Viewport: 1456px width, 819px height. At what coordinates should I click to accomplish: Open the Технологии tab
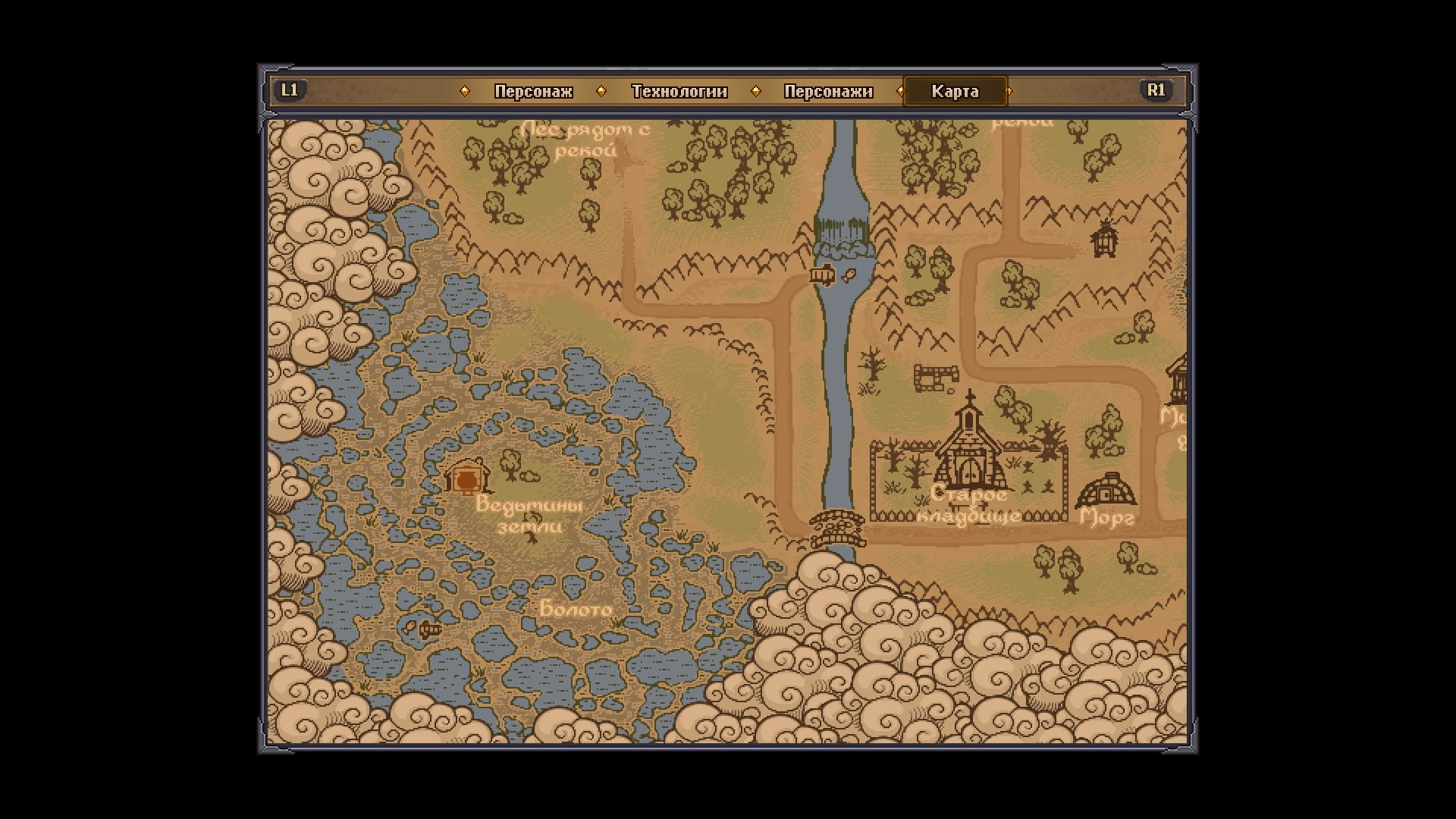click(x=679, y=92)
